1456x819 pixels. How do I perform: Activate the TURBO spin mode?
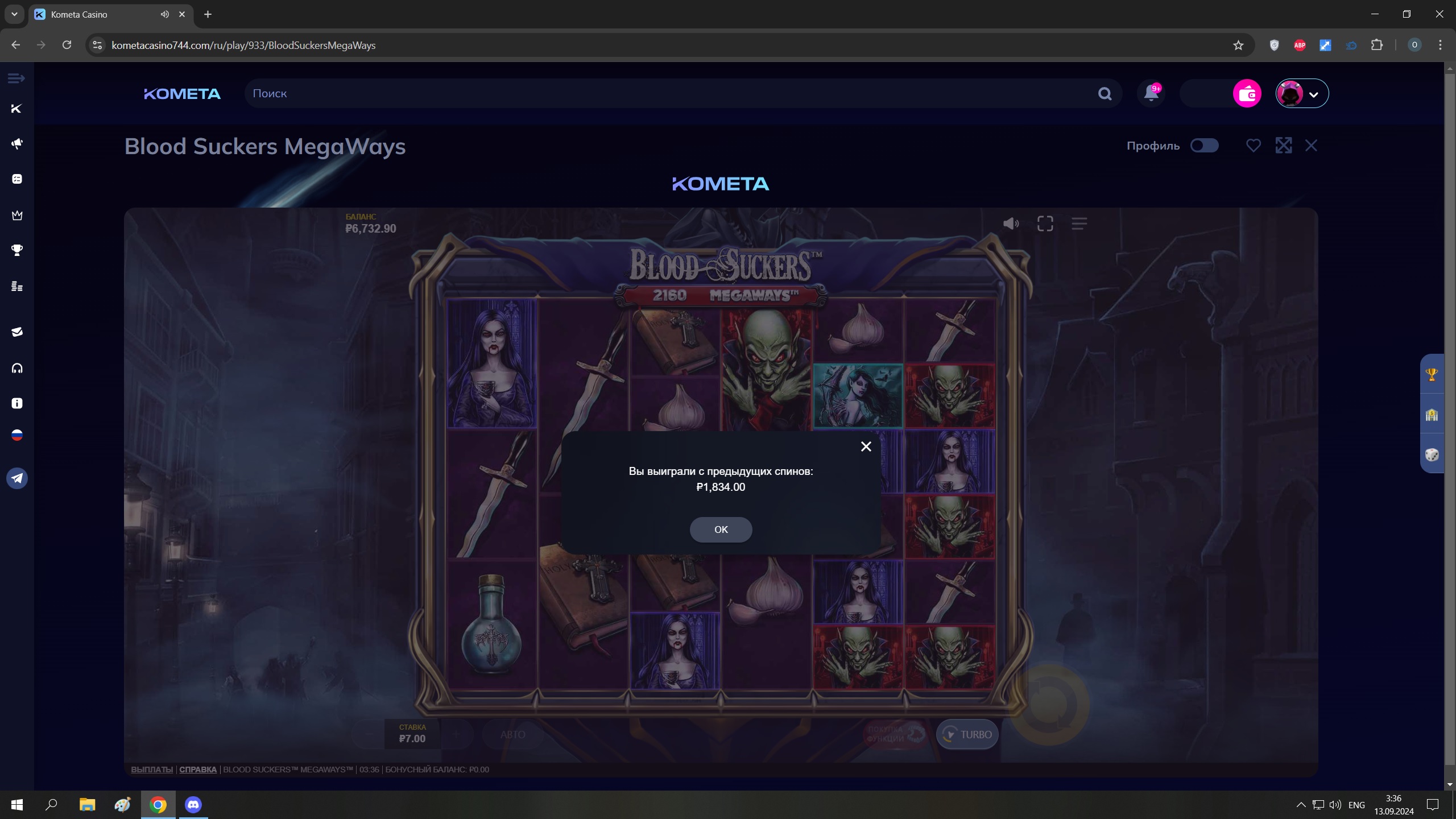tap(967, 734)
